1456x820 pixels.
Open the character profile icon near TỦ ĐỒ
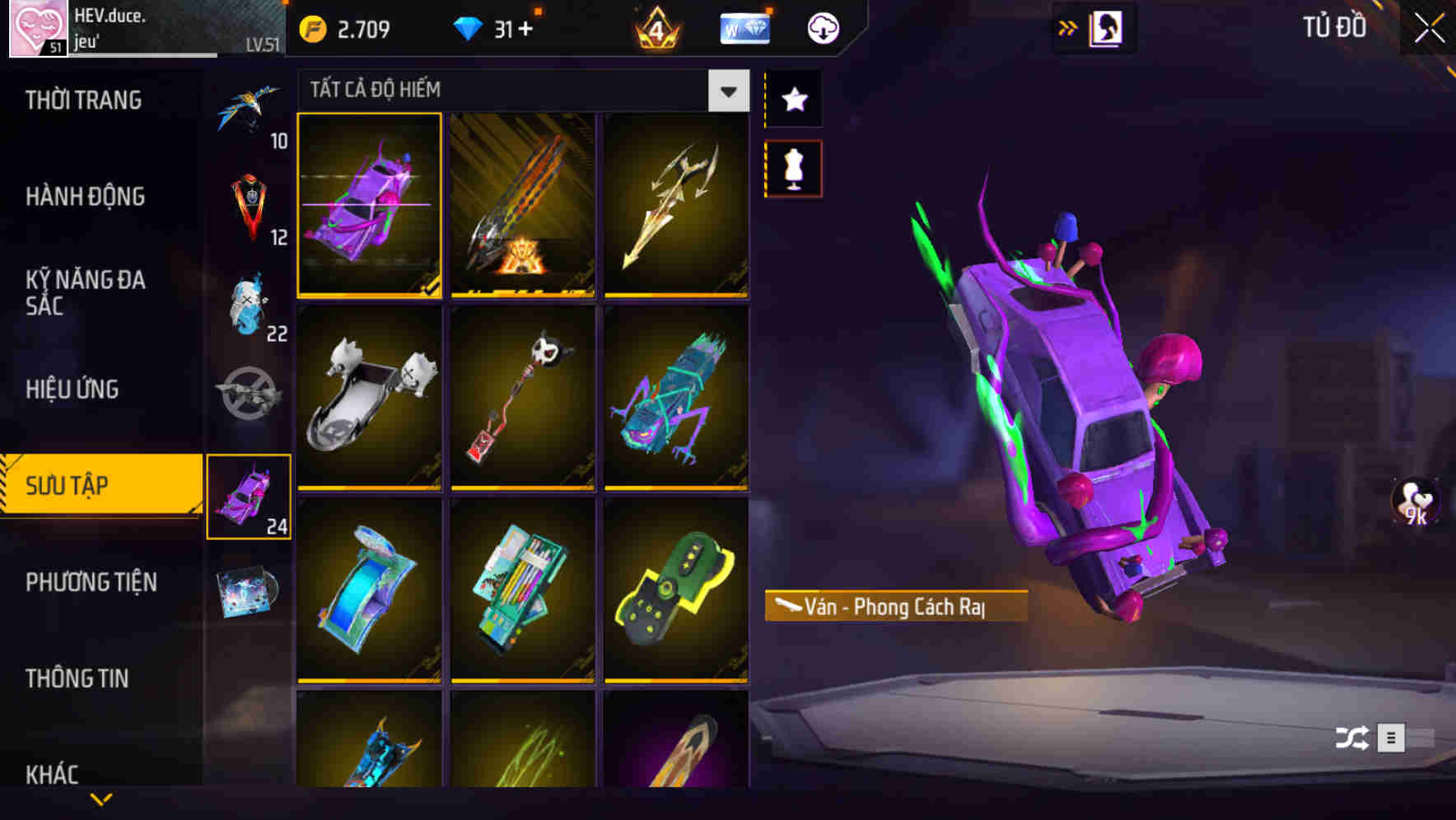pos(1104,27)
